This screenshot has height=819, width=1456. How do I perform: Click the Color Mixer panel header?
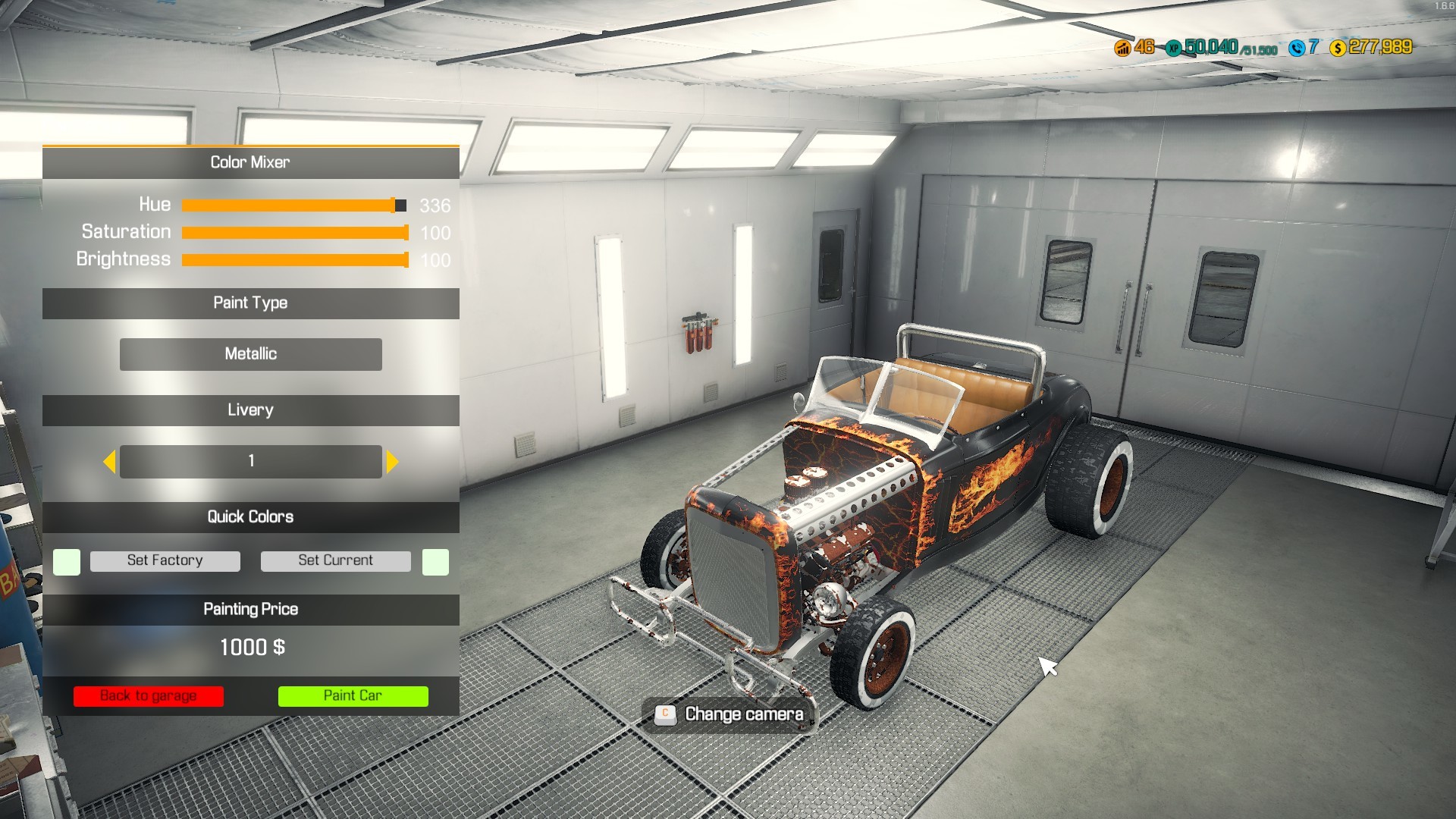point(250,162)
